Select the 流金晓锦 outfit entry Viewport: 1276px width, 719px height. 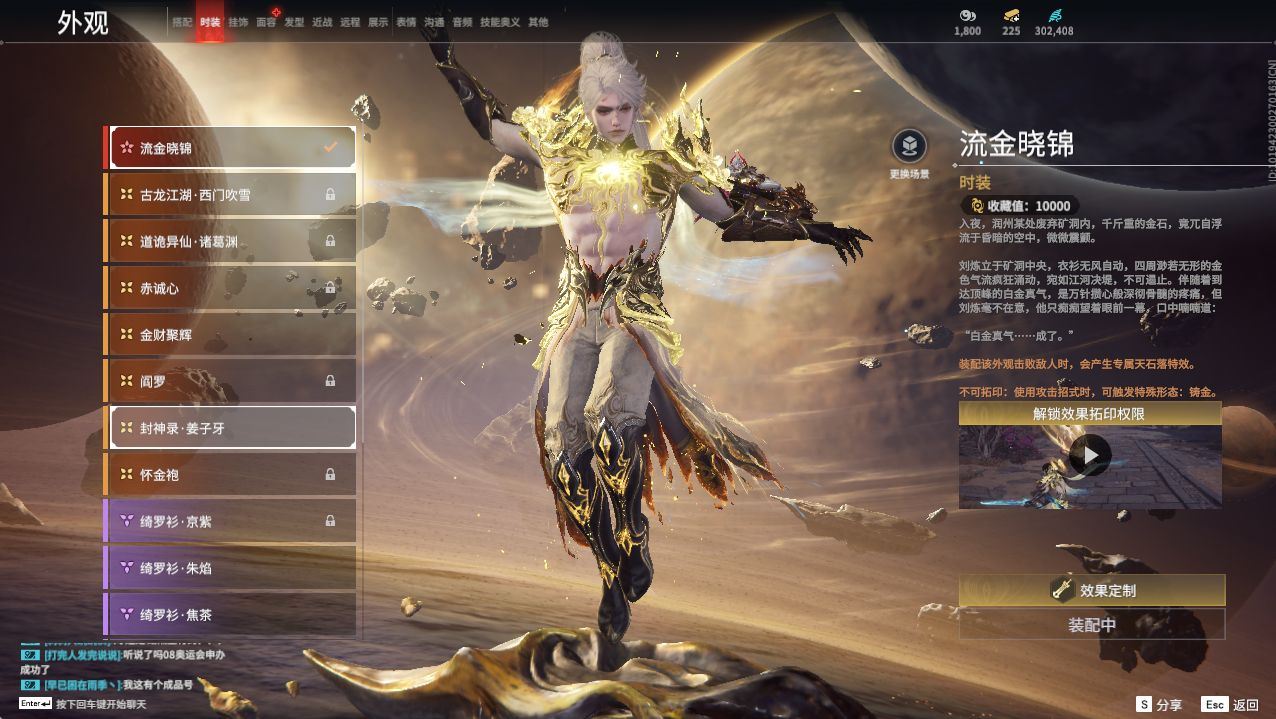[231, 148]
